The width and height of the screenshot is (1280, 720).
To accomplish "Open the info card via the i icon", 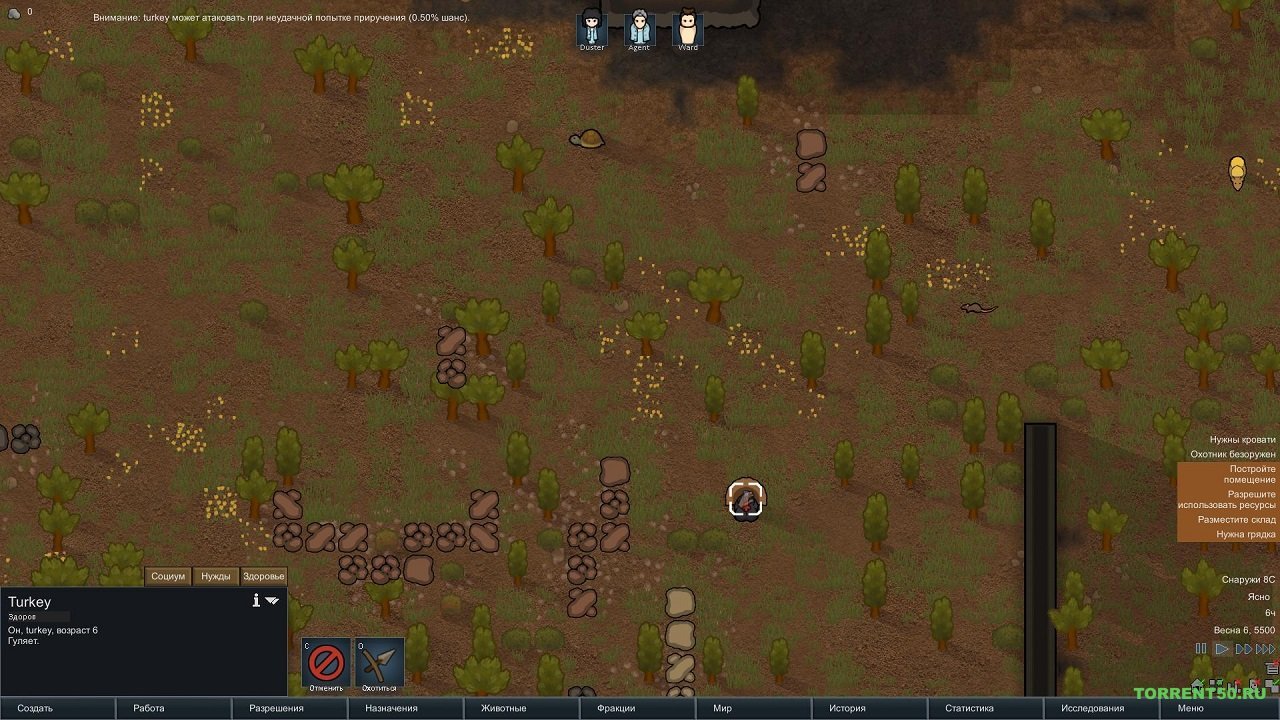I will point(257,600).
